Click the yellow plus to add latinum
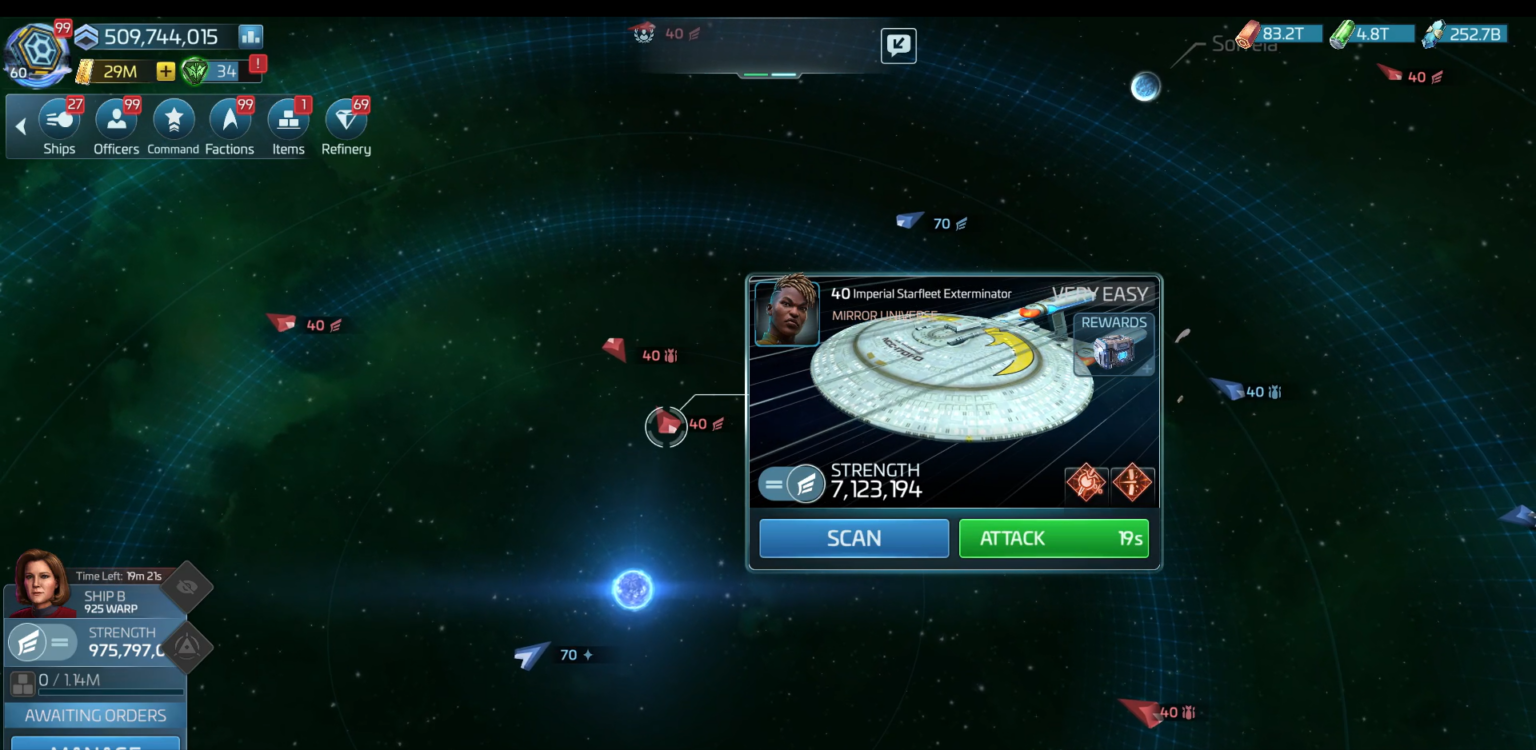 [165, 71]
